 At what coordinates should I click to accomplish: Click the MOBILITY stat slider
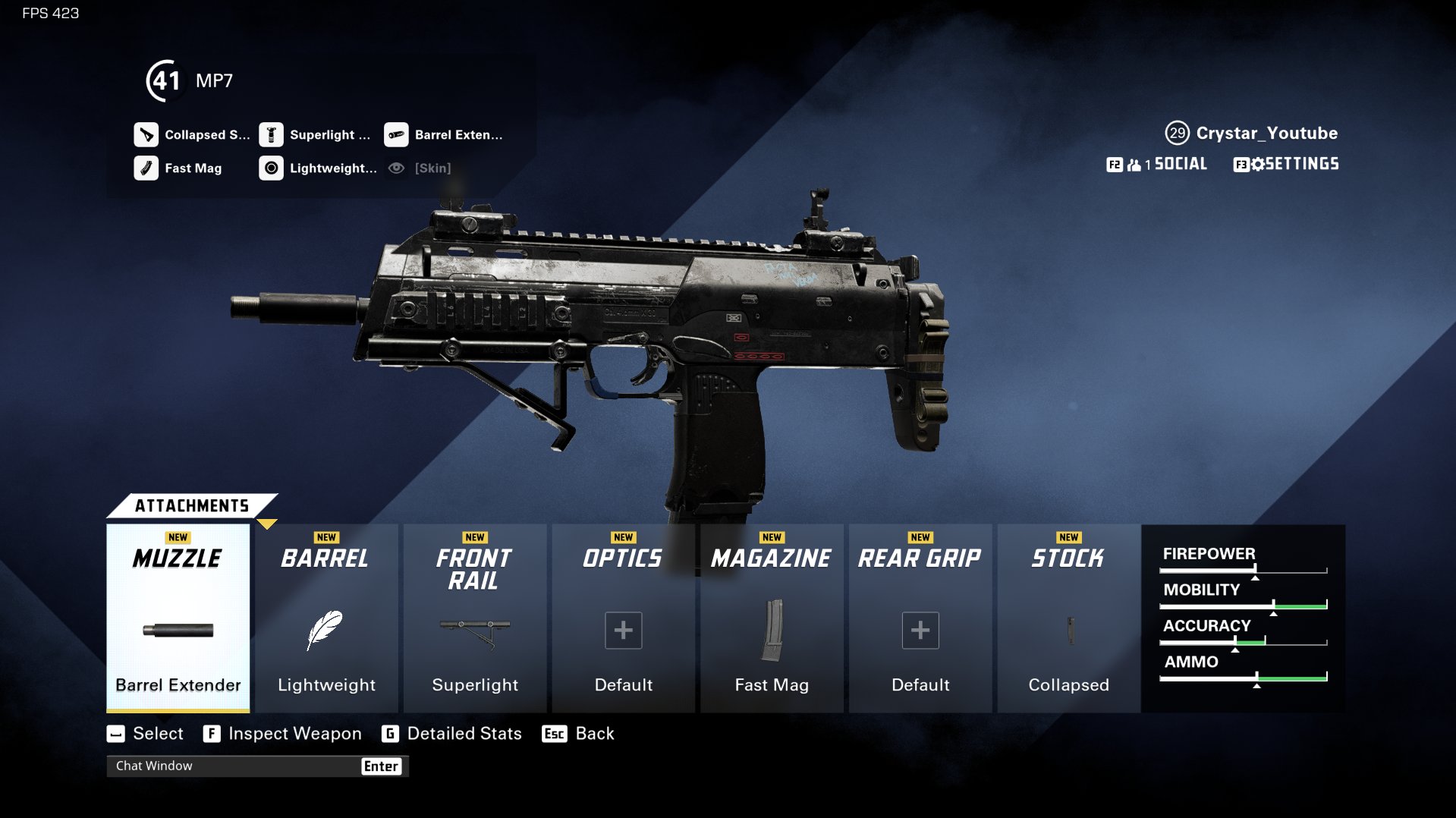1242,605
